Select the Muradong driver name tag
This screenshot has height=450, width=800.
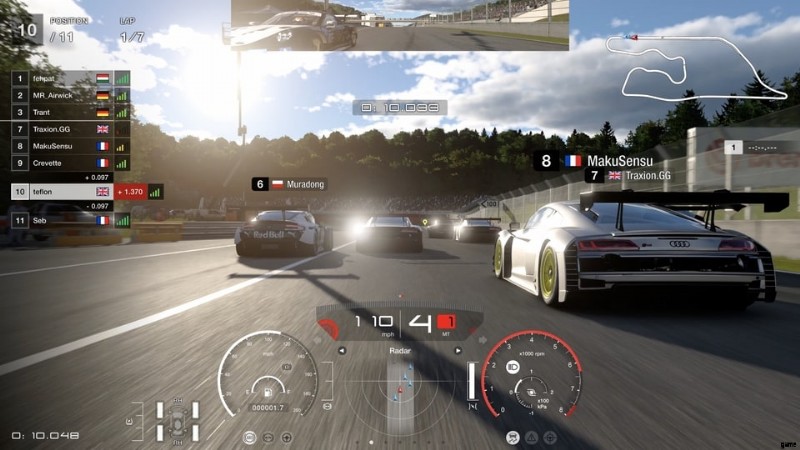tap(290, 184)
